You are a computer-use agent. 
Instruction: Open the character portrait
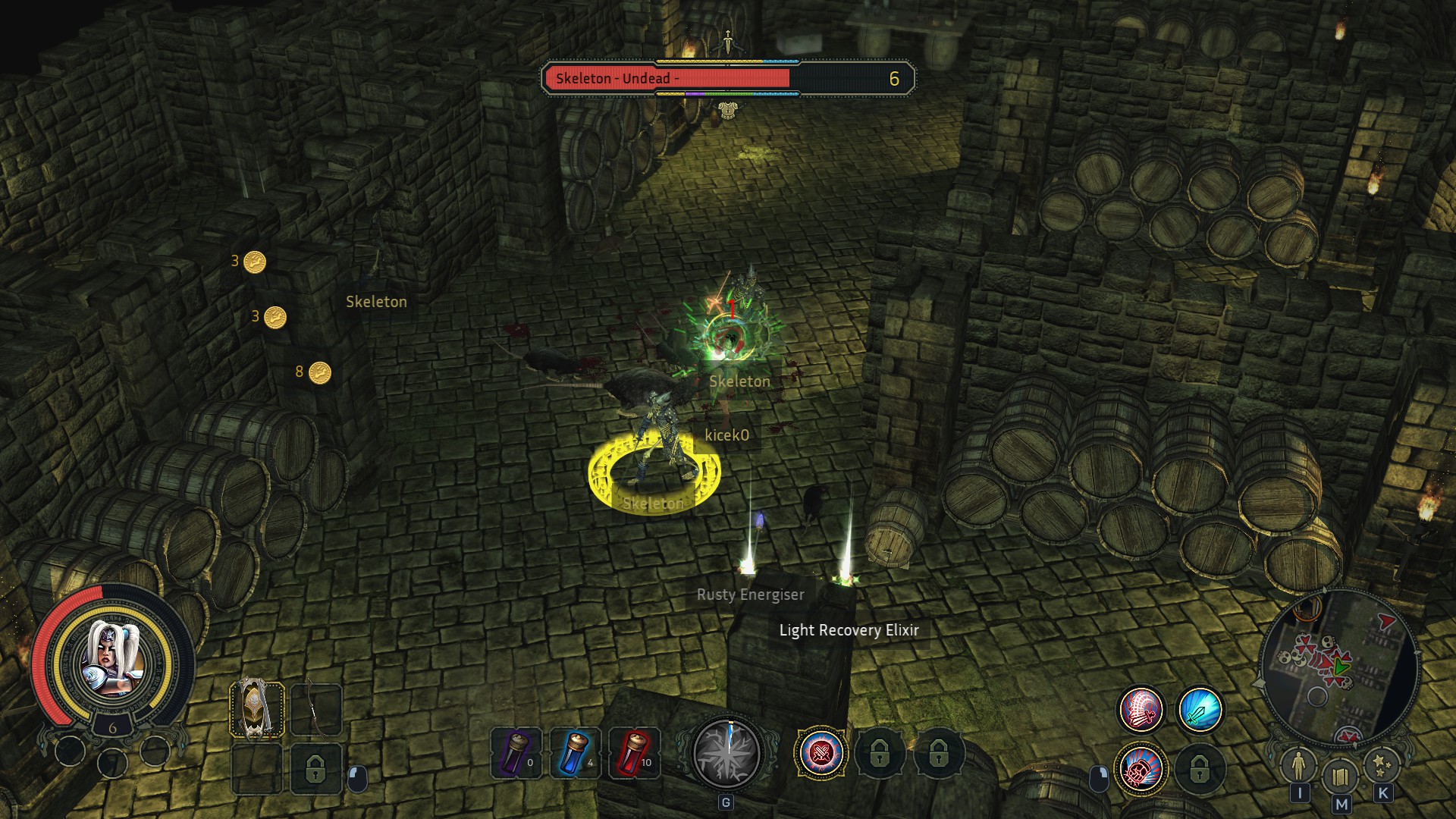[x=114, y=658]
